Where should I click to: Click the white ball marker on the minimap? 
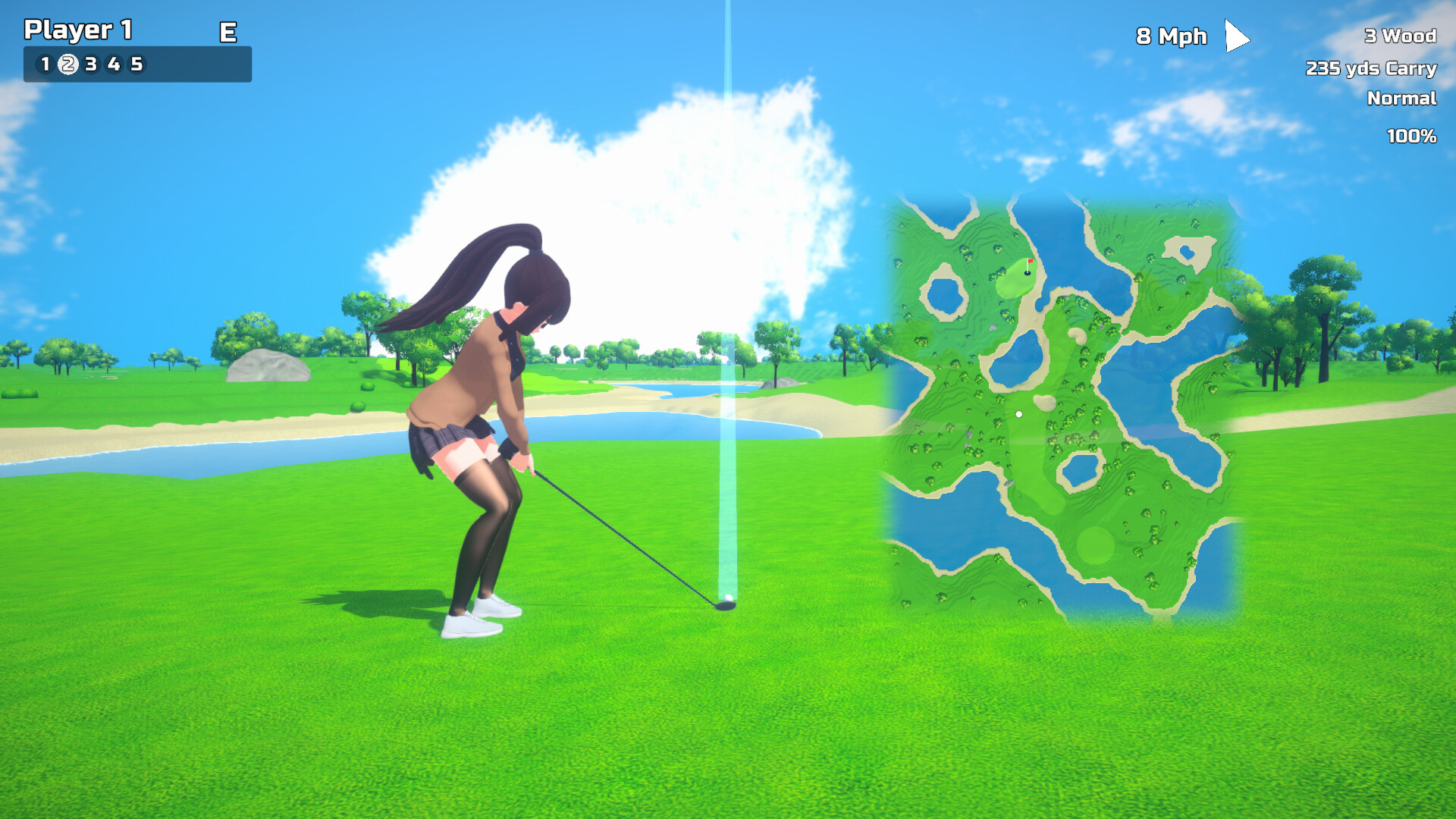[x=1018, y=413]
